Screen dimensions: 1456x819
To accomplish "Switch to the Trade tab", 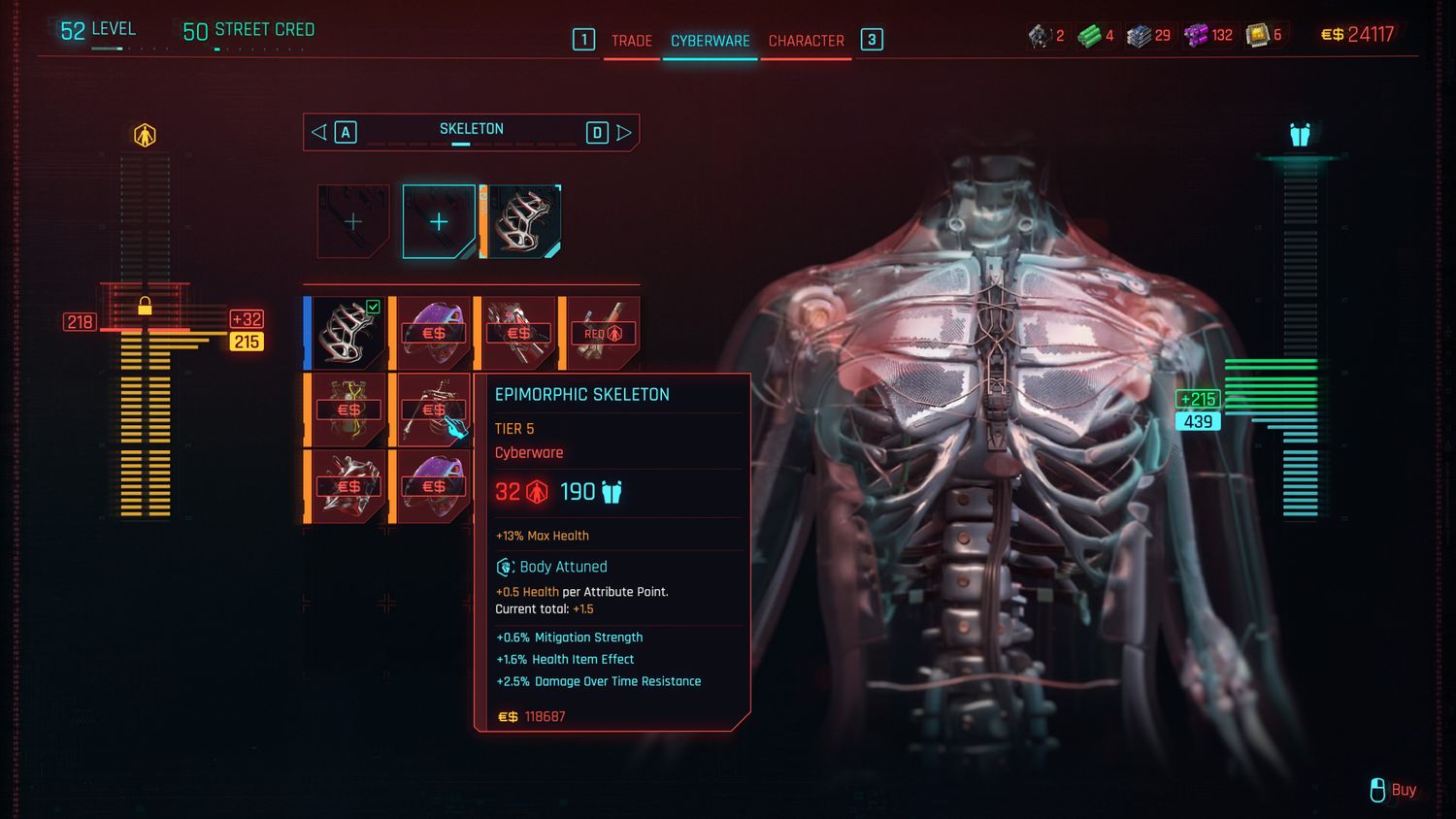I will 631,41.
